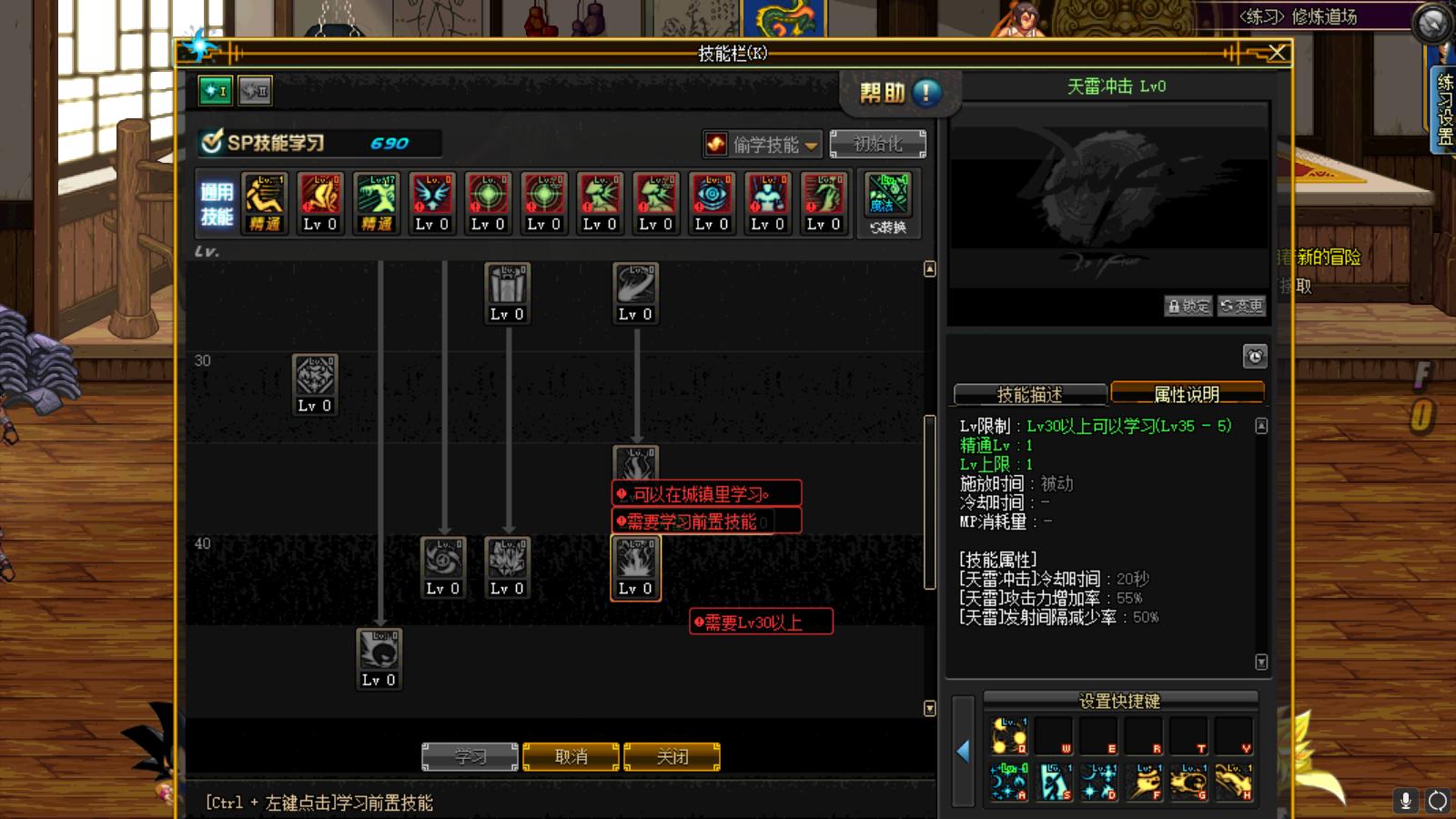Toggle the SP技能学习 checkmark
This screenshot has width=1456, height=819.
pos(210,142)
